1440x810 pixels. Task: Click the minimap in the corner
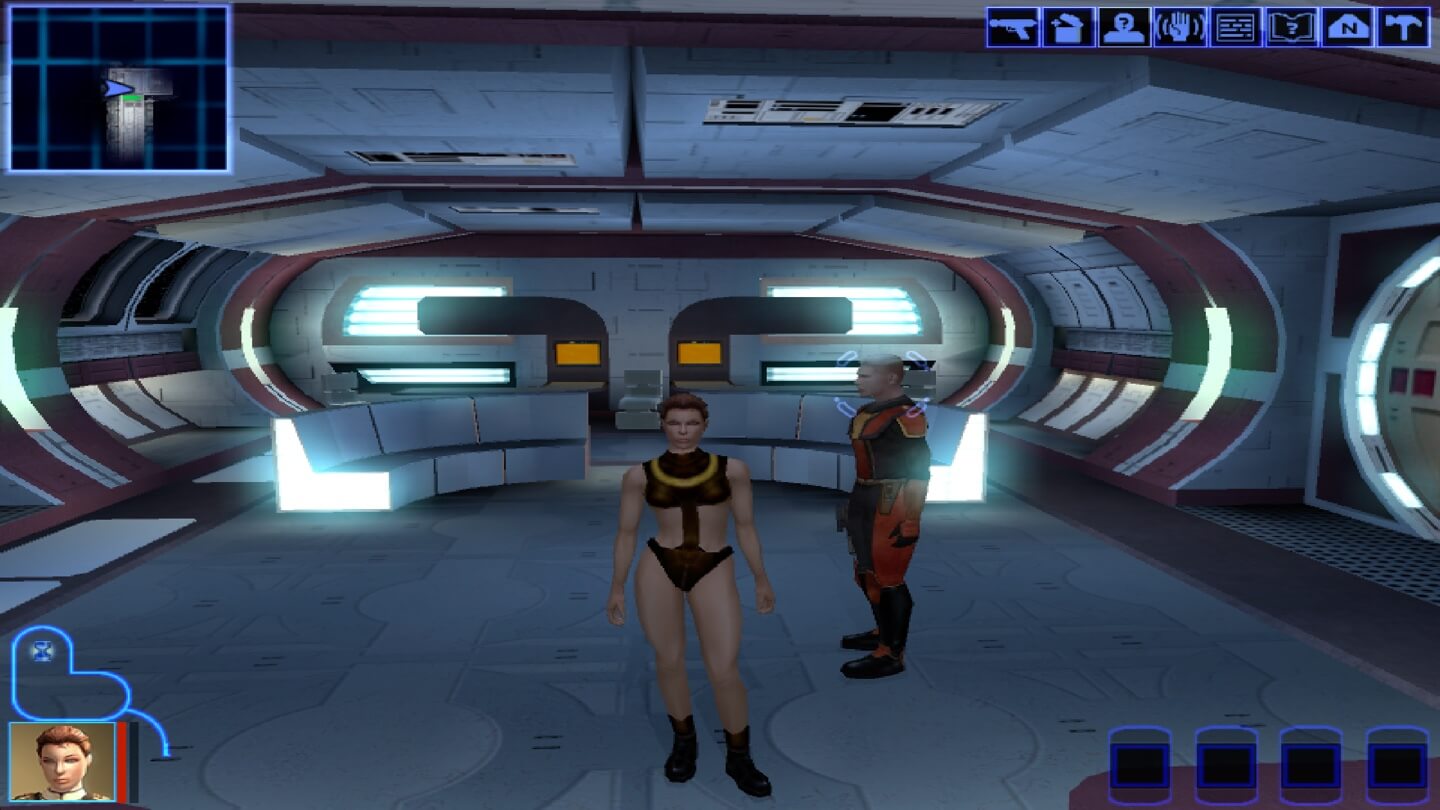click(119, 88)
